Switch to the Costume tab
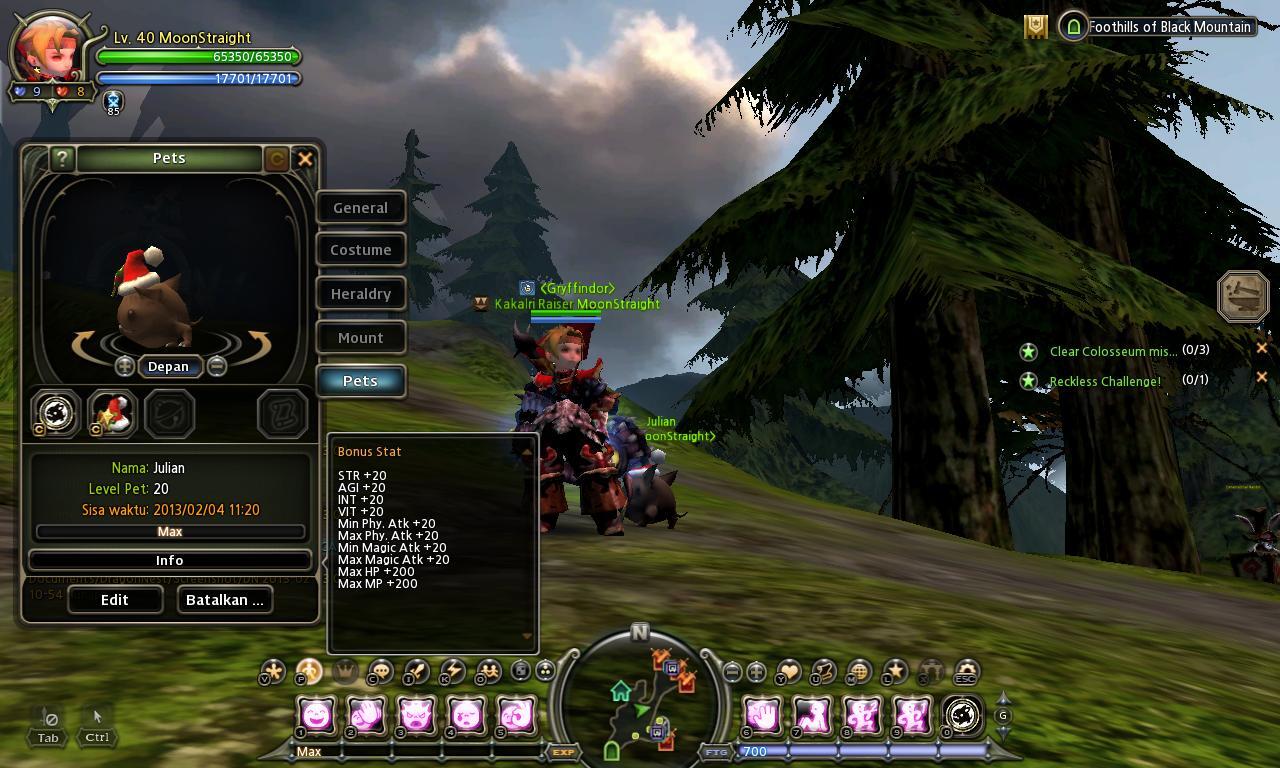 pos(360,250)
